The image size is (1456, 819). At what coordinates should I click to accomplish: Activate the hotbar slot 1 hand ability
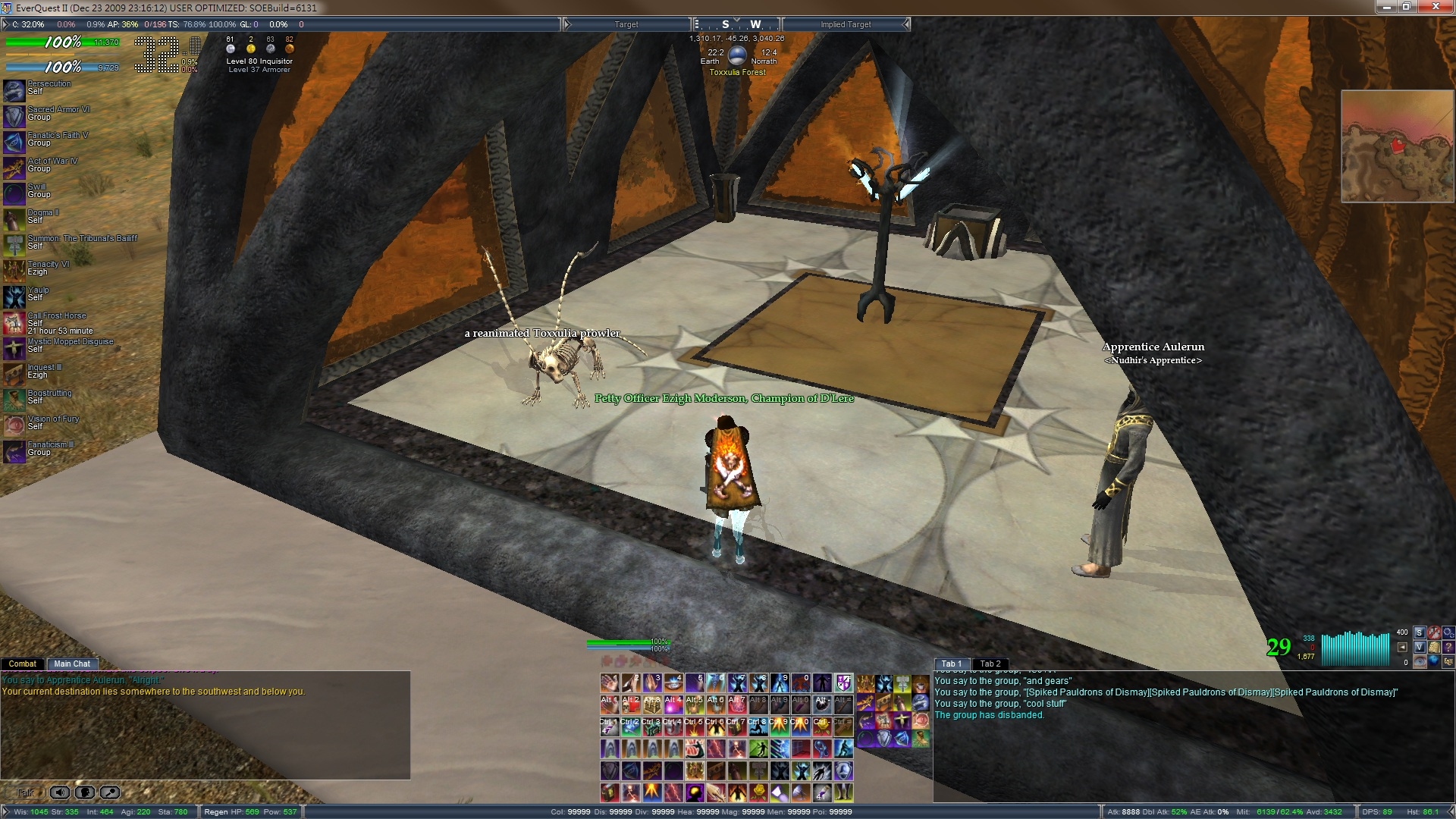tap(609, 683)
